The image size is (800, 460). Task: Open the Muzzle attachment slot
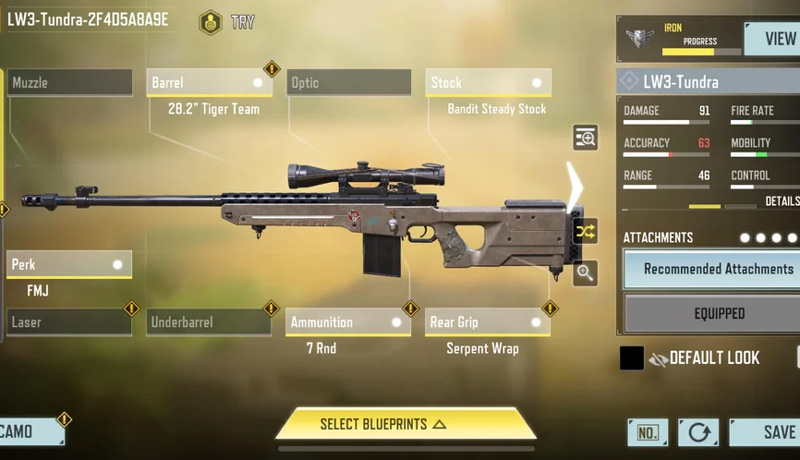(70, 83)
